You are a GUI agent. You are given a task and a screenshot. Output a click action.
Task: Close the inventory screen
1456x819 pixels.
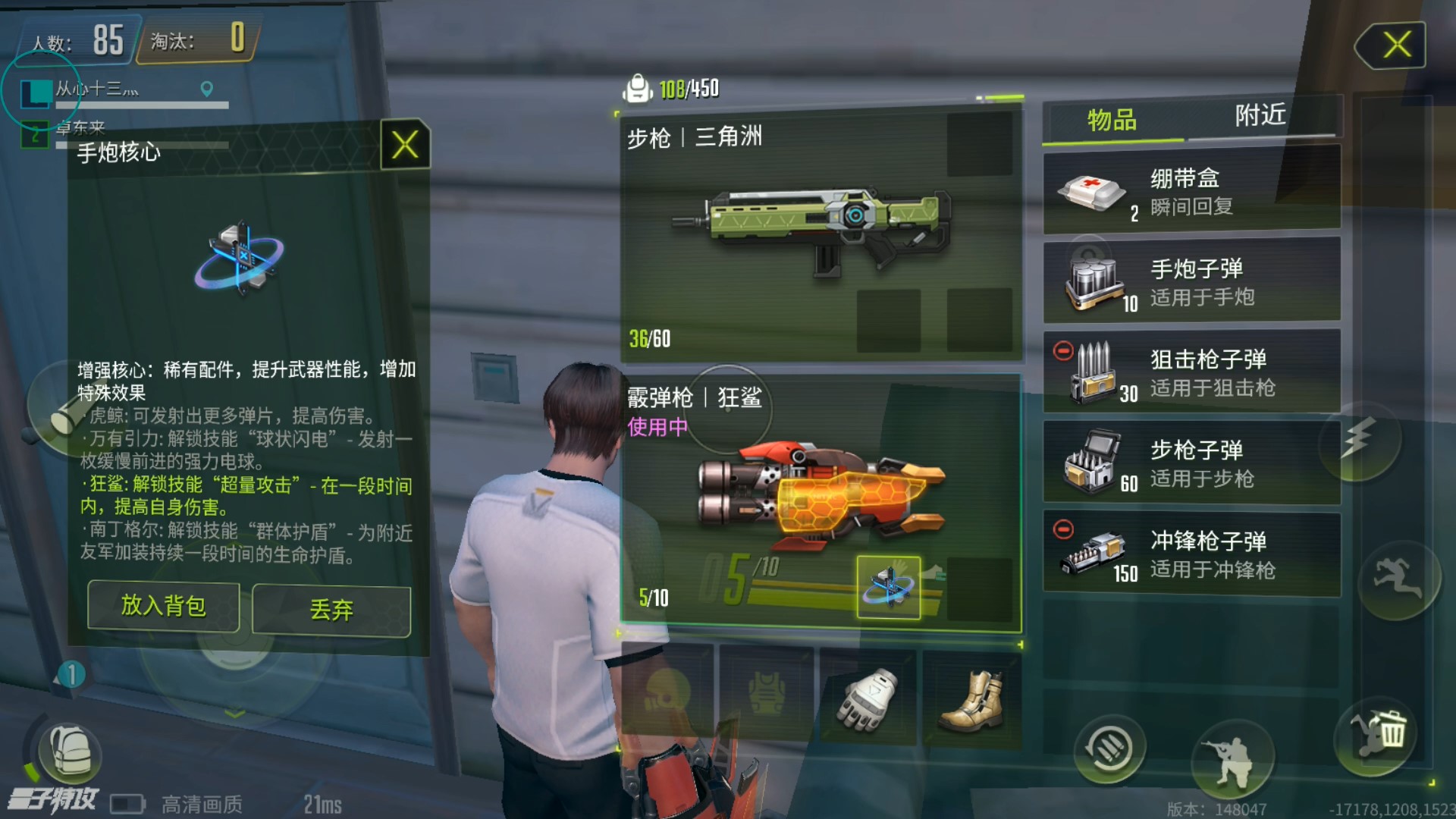1392,45
